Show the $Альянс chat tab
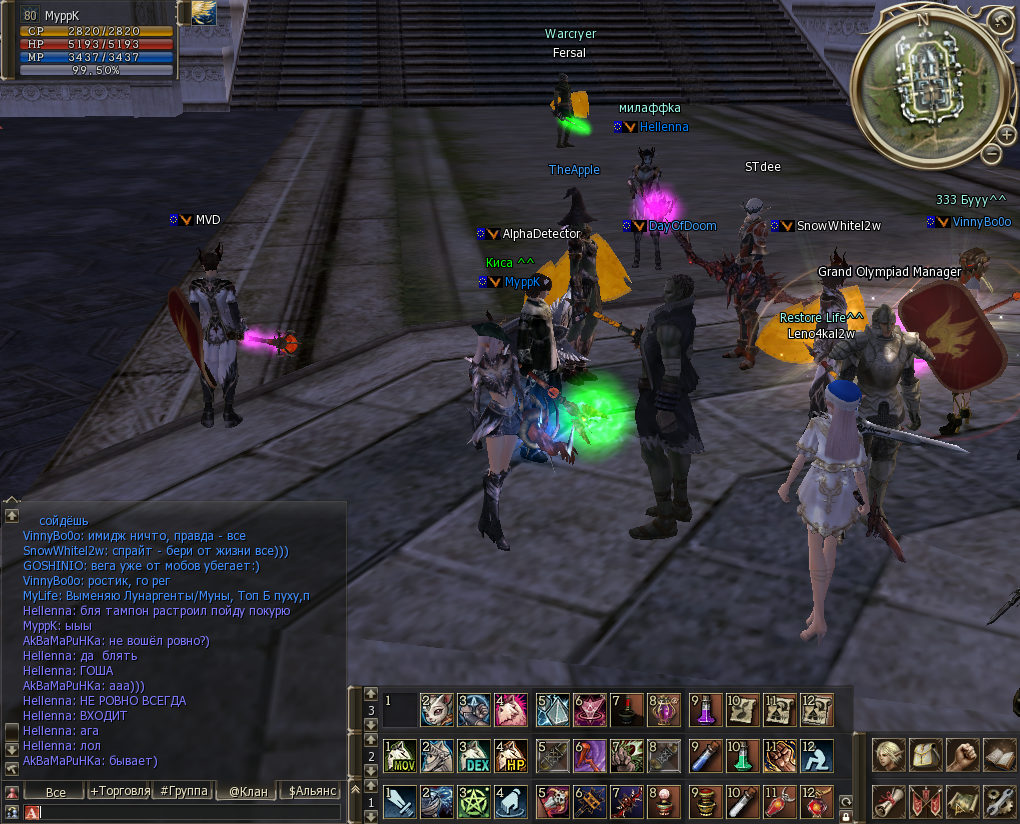The height and width of the screenshot is (824, 1020). point(312,791)
